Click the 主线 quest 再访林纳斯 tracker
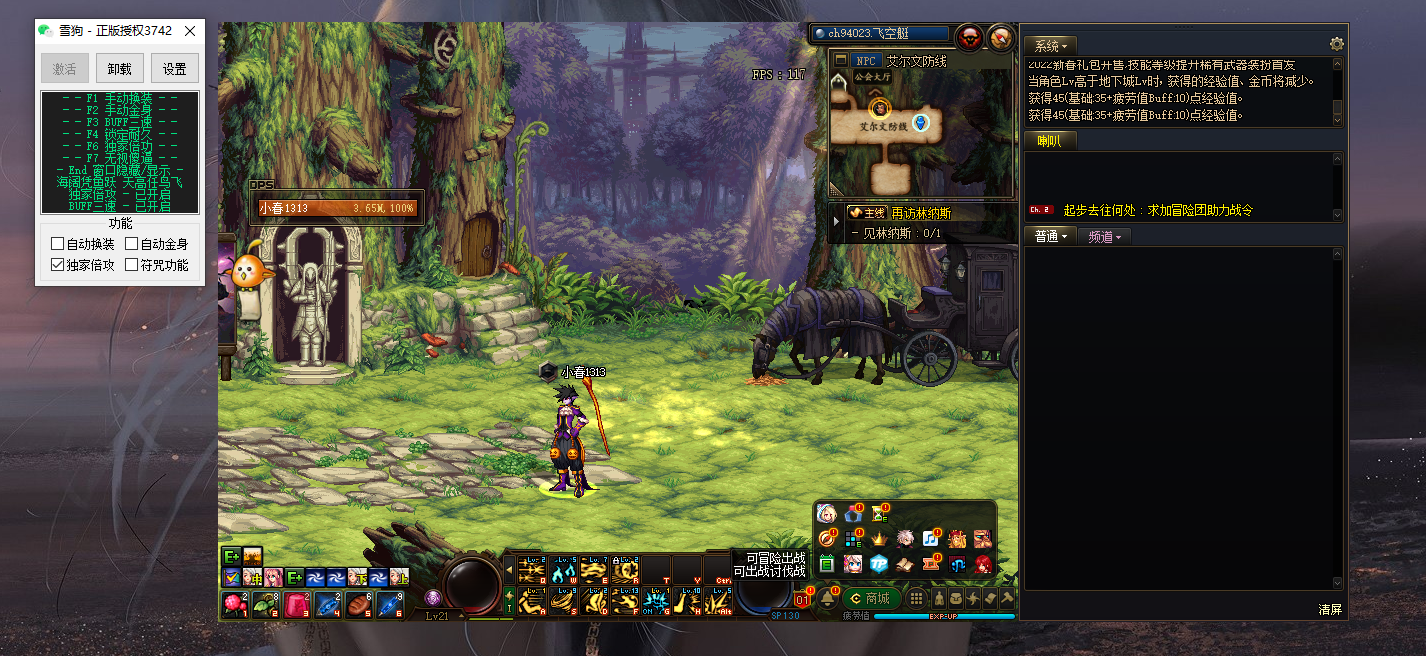 (900, 213)
